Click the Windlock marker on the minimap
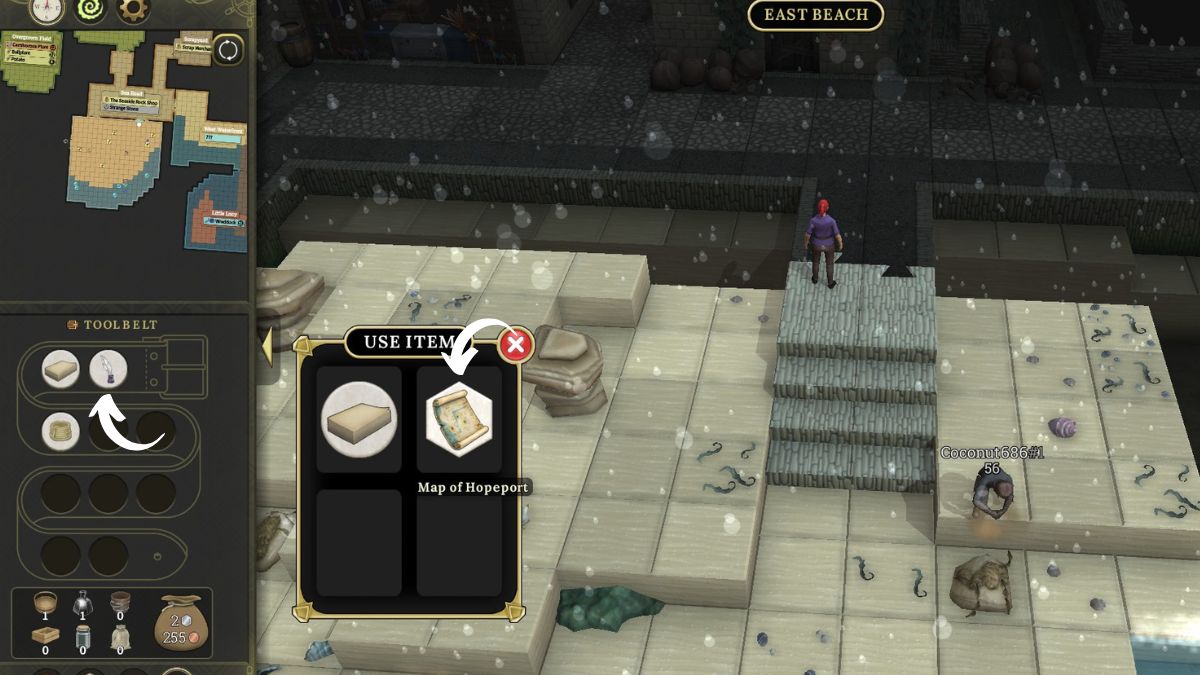This screenshot has width=1200, height=675. (x=222, y=222)
